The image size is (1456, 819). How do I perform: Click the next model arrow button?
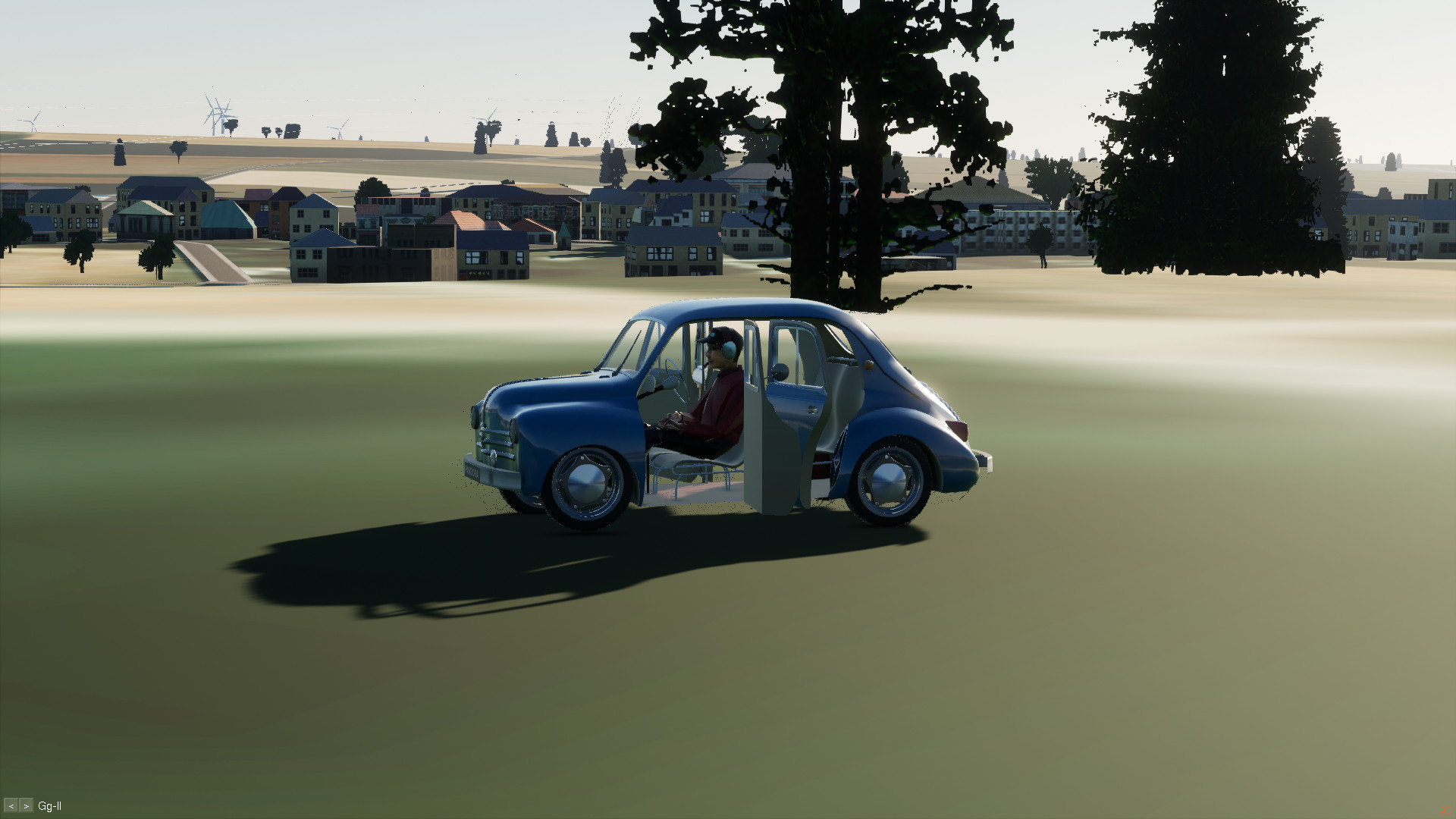pos(27,806)
